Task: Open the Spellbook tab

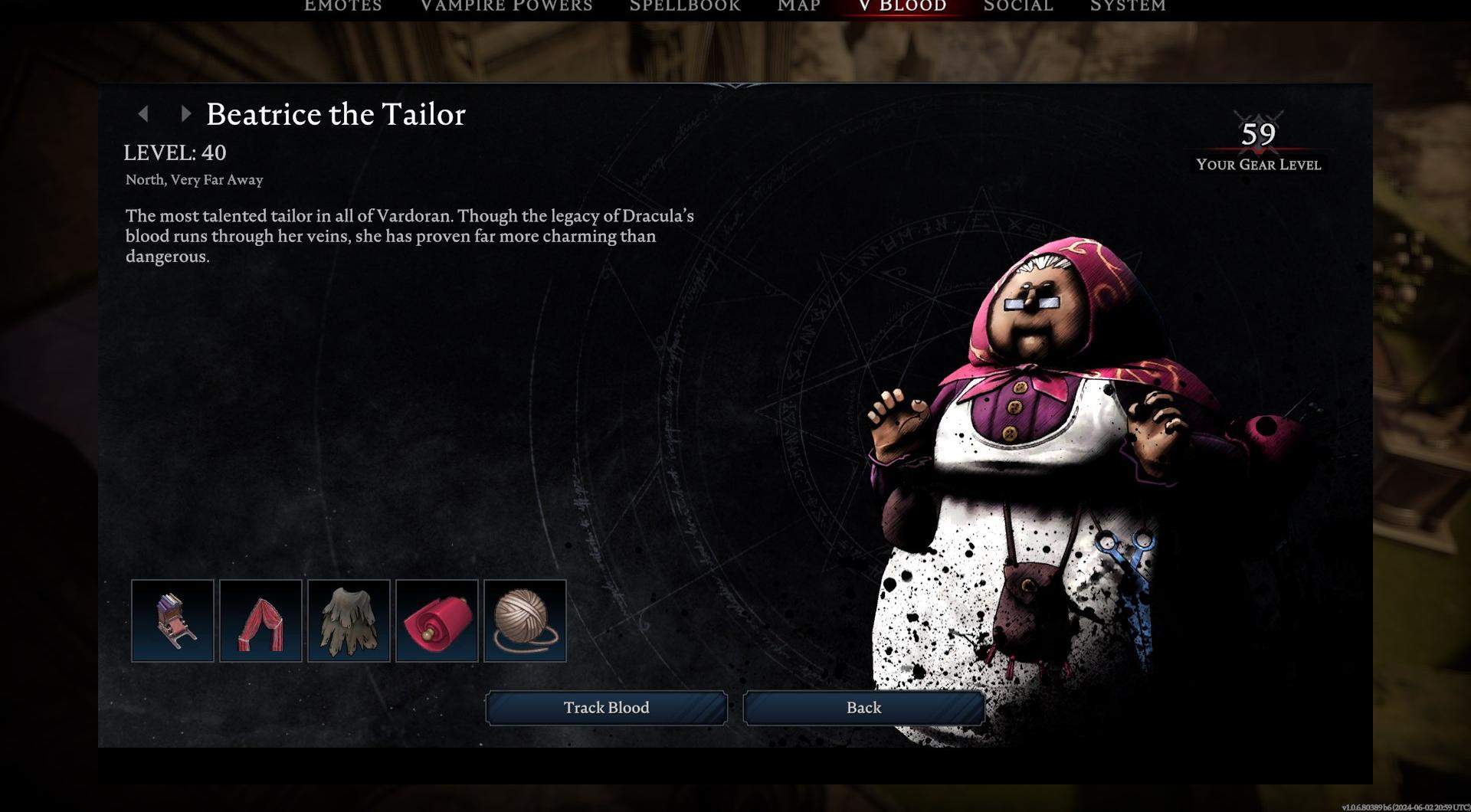Action: coord(685,6)
